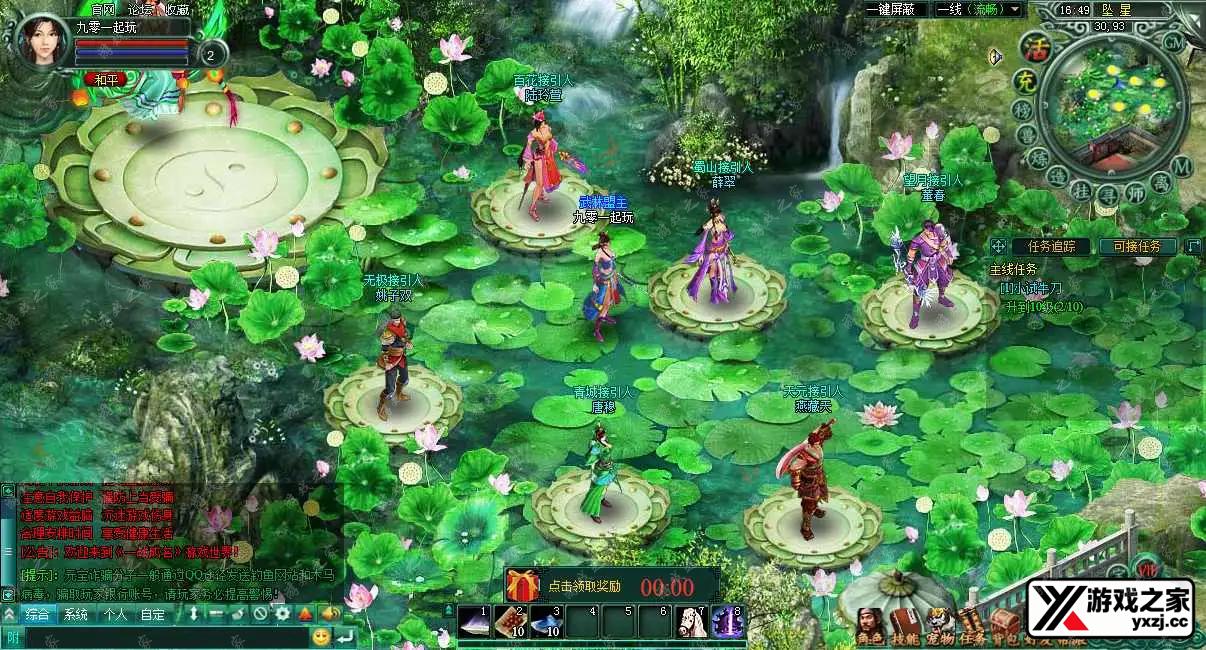Screen dimensions: 1206x650
Task: Open the GM button beside the minimap
Action: (x=1174, y=42)
